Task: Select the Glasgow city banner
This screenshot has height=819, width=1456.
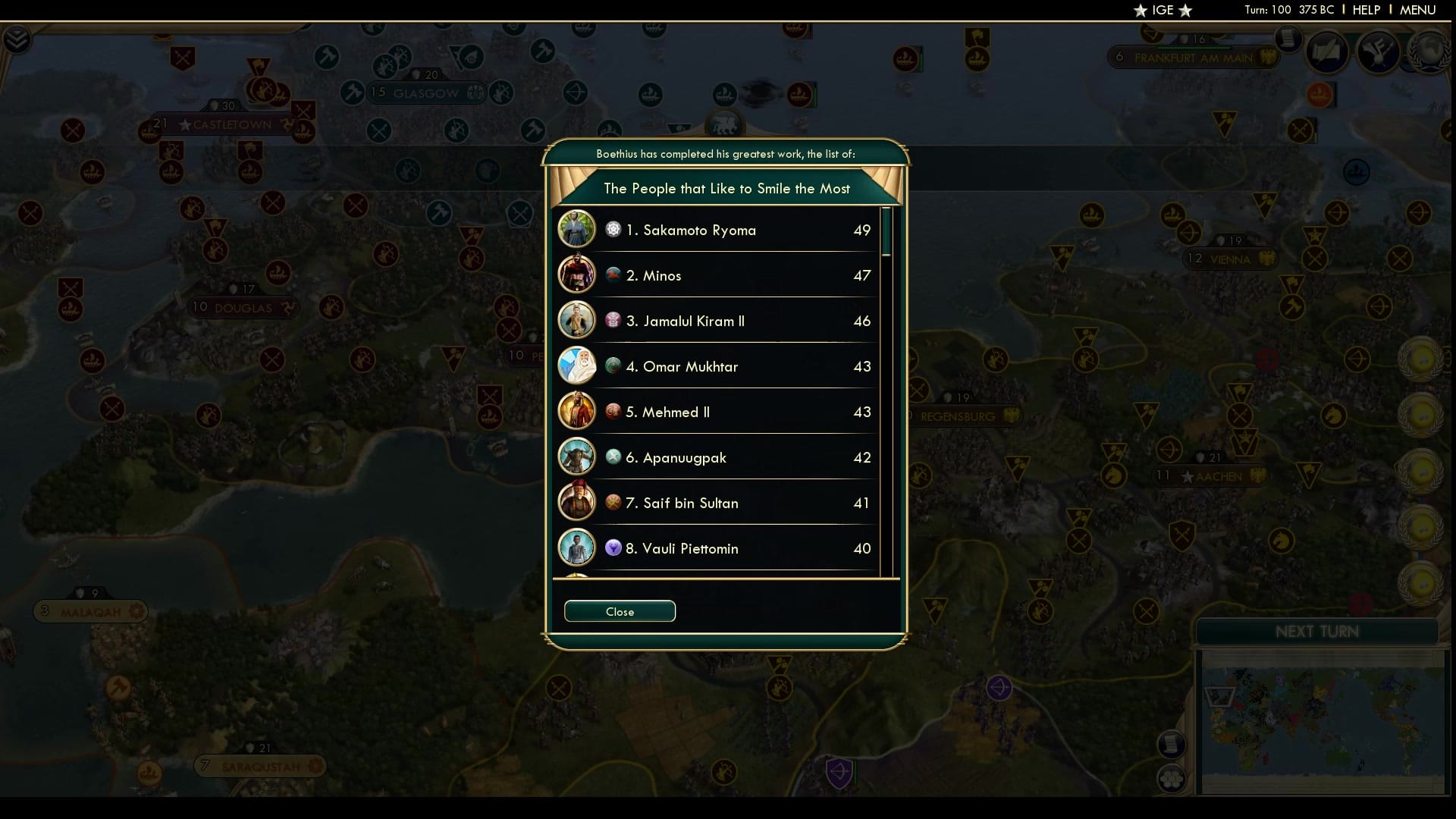Action: 427,93
